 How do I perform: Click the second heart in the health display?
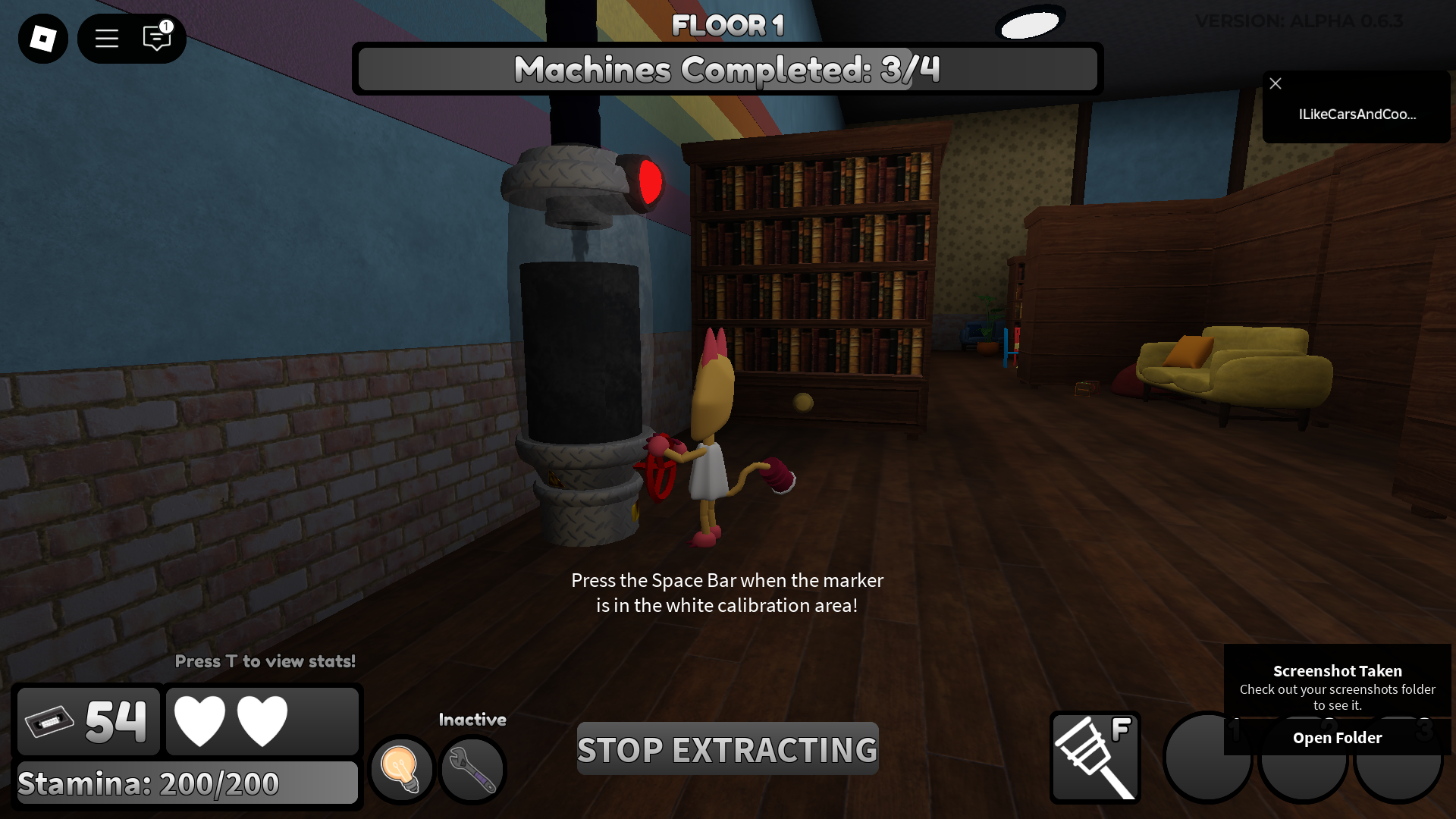263,720
